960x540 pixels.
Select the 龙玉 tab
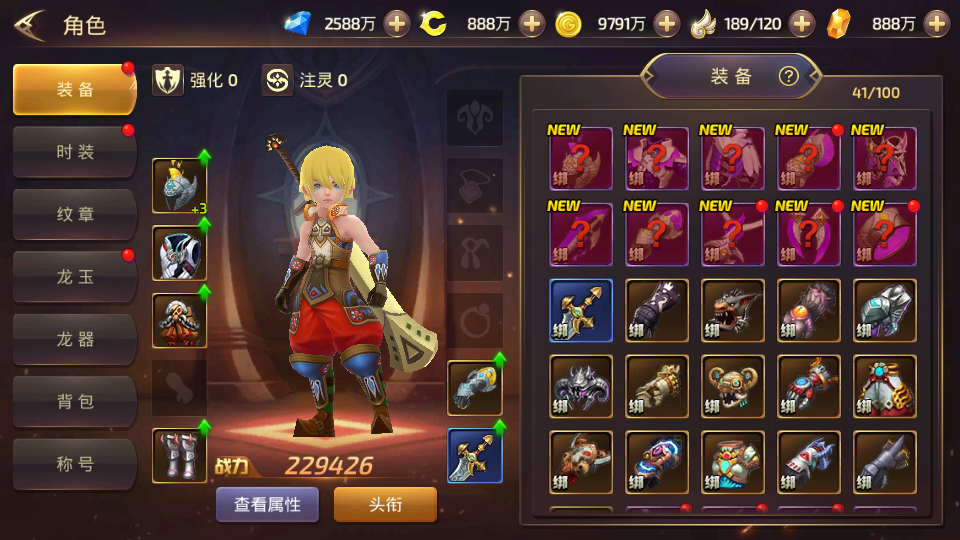[x=74, y=277]
